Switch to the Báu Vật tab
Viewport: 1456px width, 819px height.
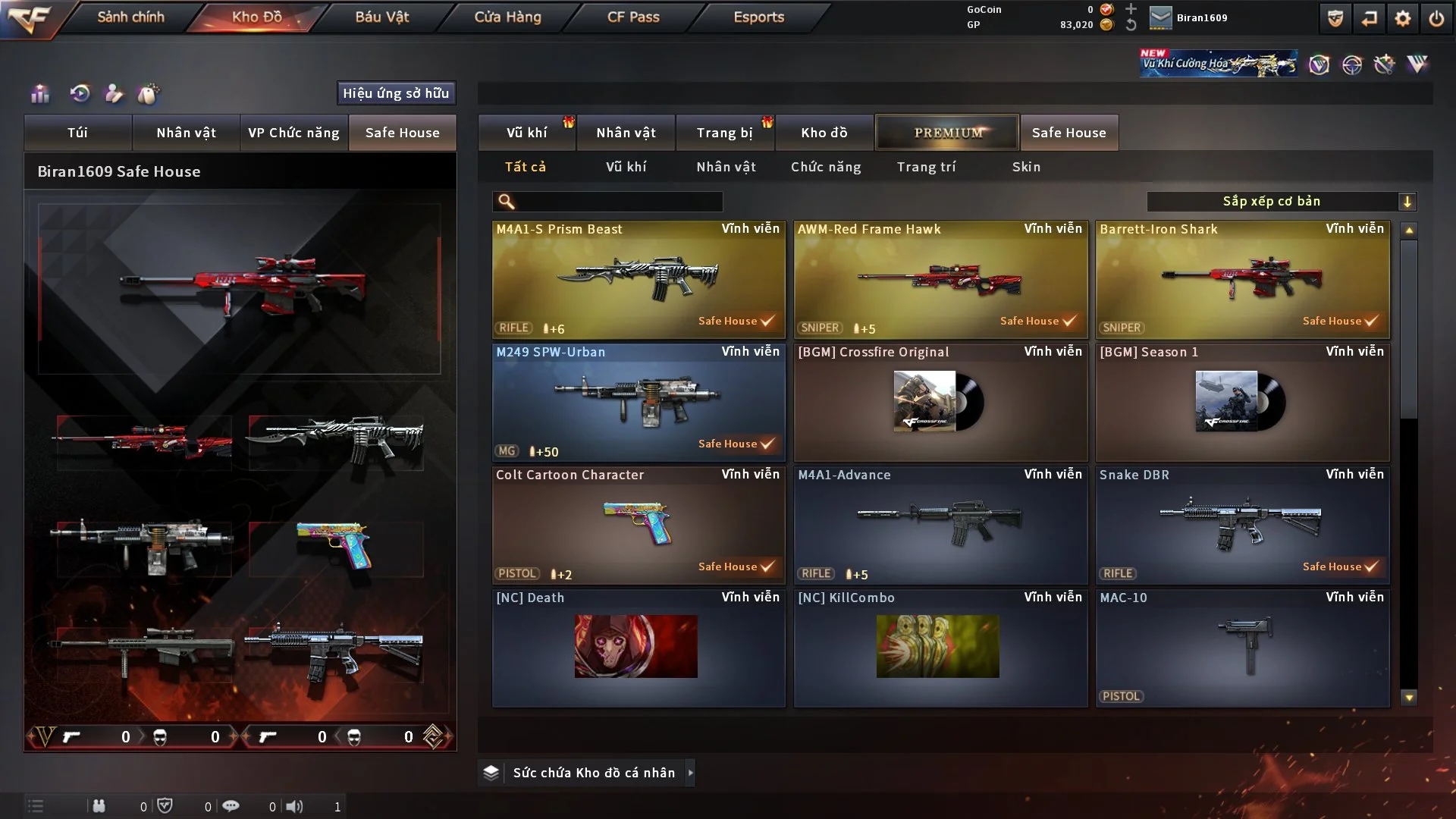[x=381, y=17]
